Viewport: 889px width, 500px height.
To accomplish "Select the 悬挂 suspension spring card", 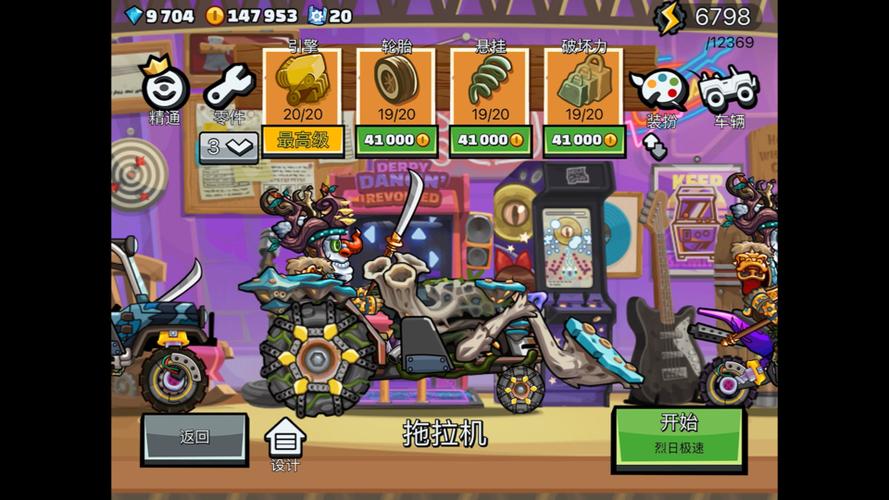I will coord(489,86).
